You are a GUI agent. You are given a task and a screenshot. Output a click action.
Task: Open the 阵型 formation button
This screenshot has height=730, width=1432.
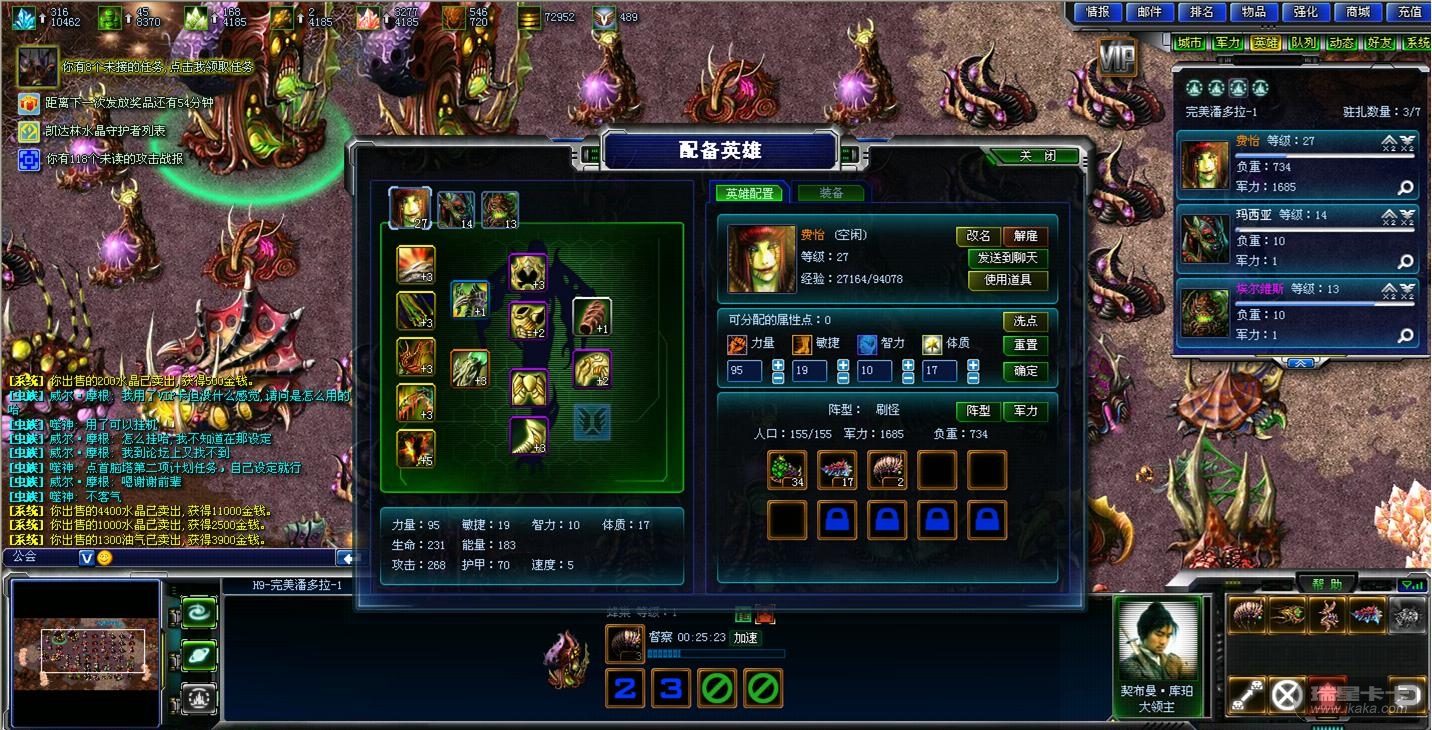coord(978,411)
